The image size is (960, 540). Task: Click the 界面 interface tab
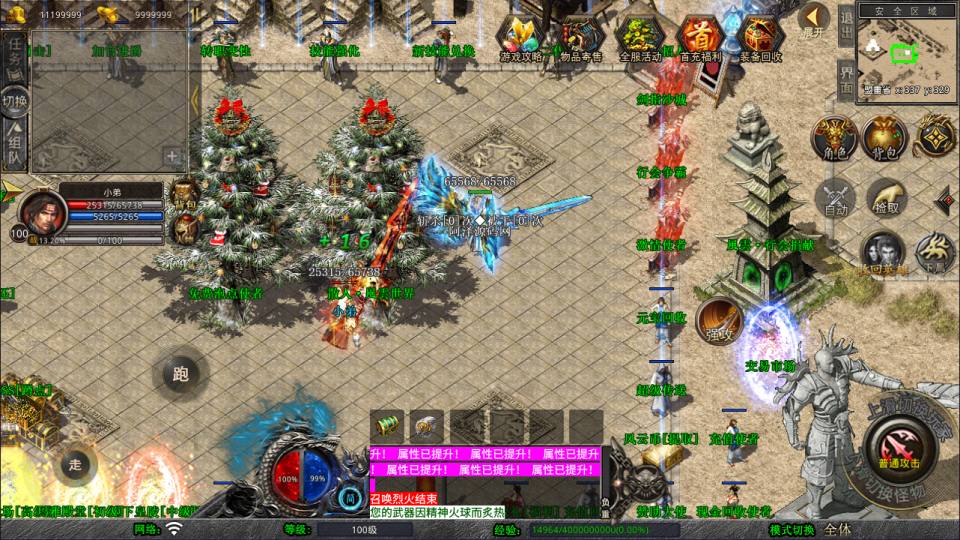point(846,79)
